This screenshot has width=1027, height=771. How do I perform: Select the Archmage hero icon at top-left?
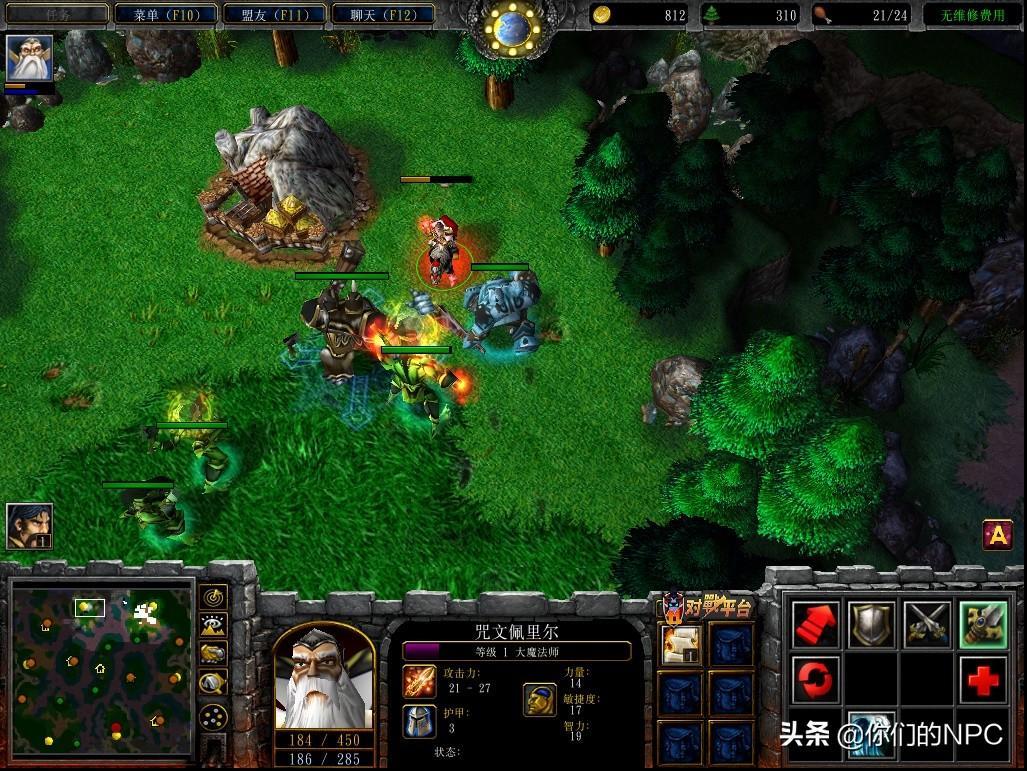point(29,58)
